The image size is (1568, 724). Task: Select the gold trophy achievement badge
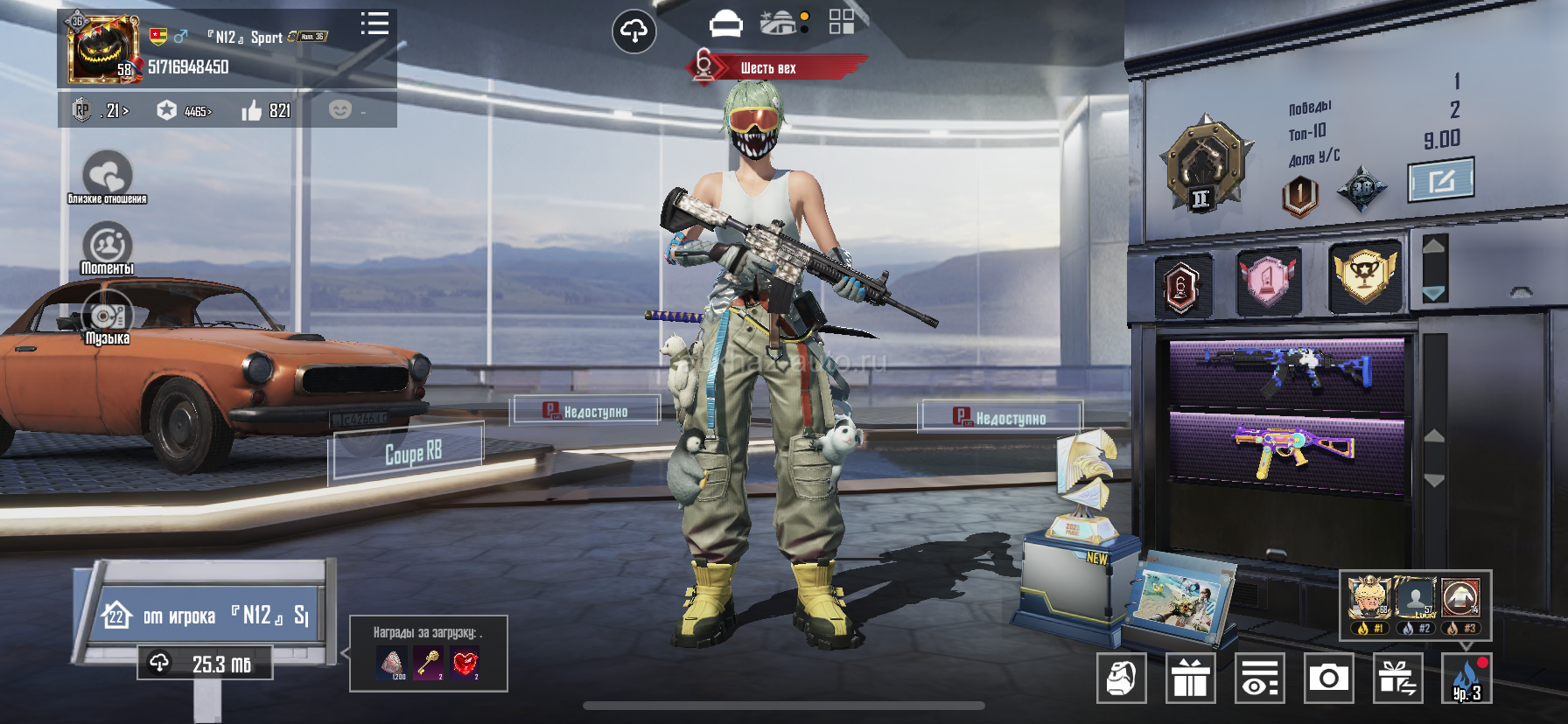tap(1363, 276)
